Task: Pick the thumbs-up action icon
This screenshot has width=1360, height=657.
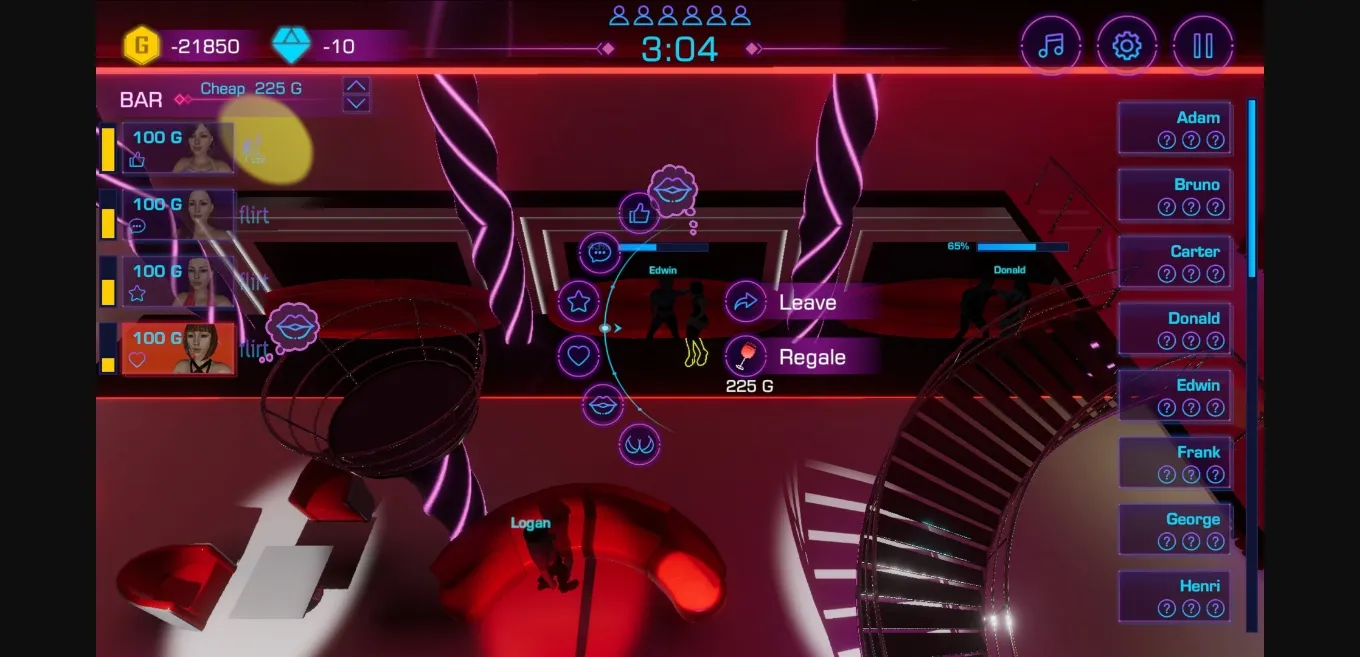Action: [x=639, y=213]
